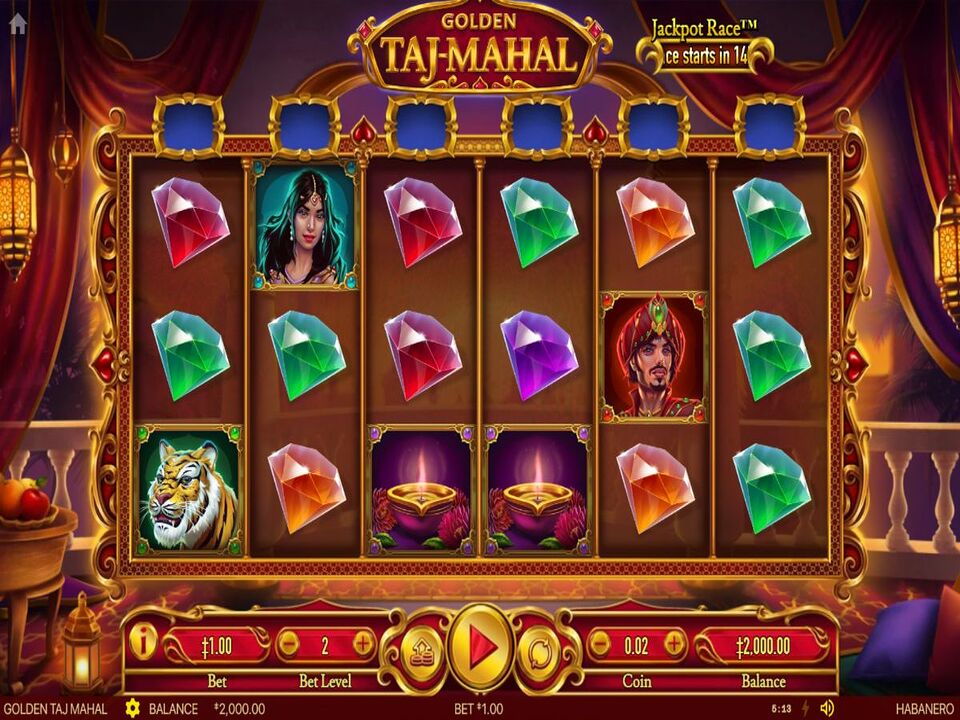Viewport: 960px width, 720px height.
Task: Toggle the sound speaker icon
Action: [x=827, y=708]
